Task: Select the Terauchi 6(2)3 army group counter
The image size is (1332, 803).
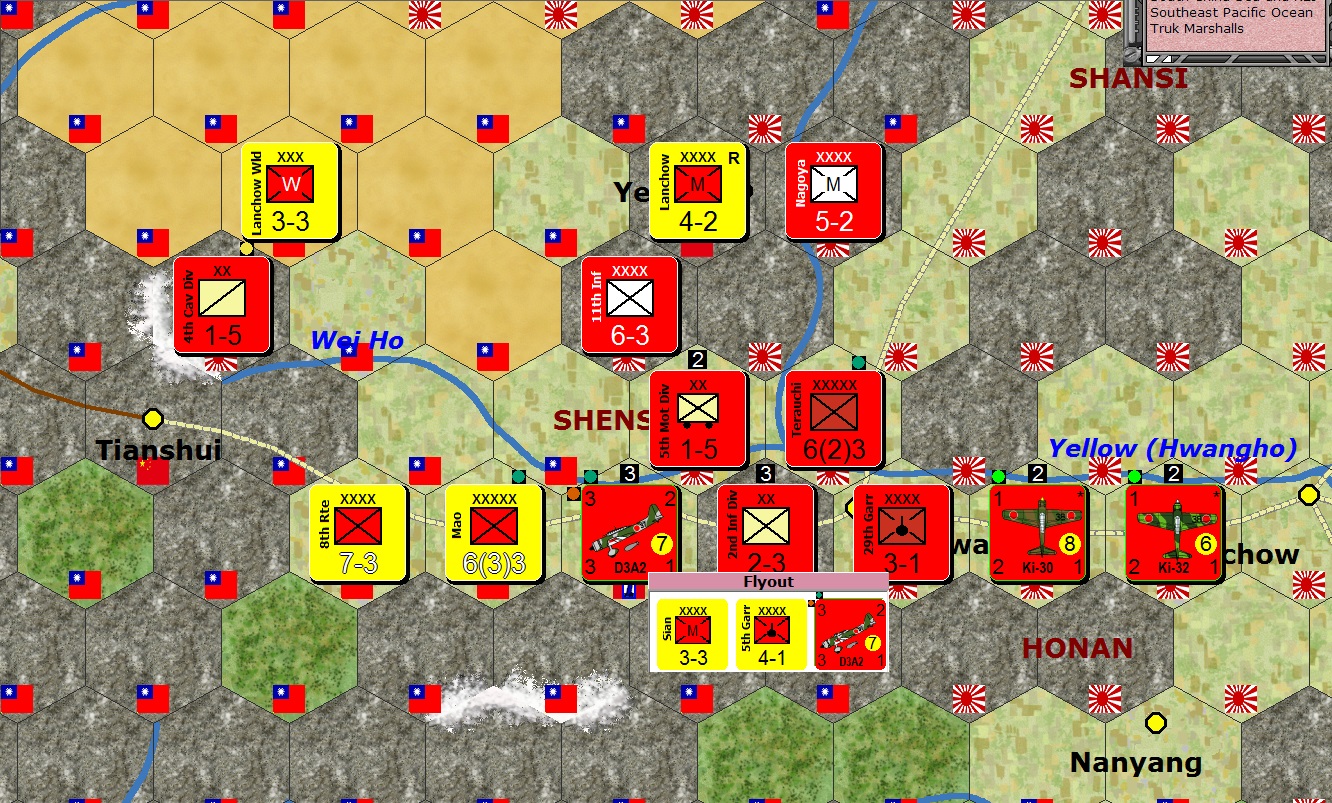Action: (x=833, y=418)
